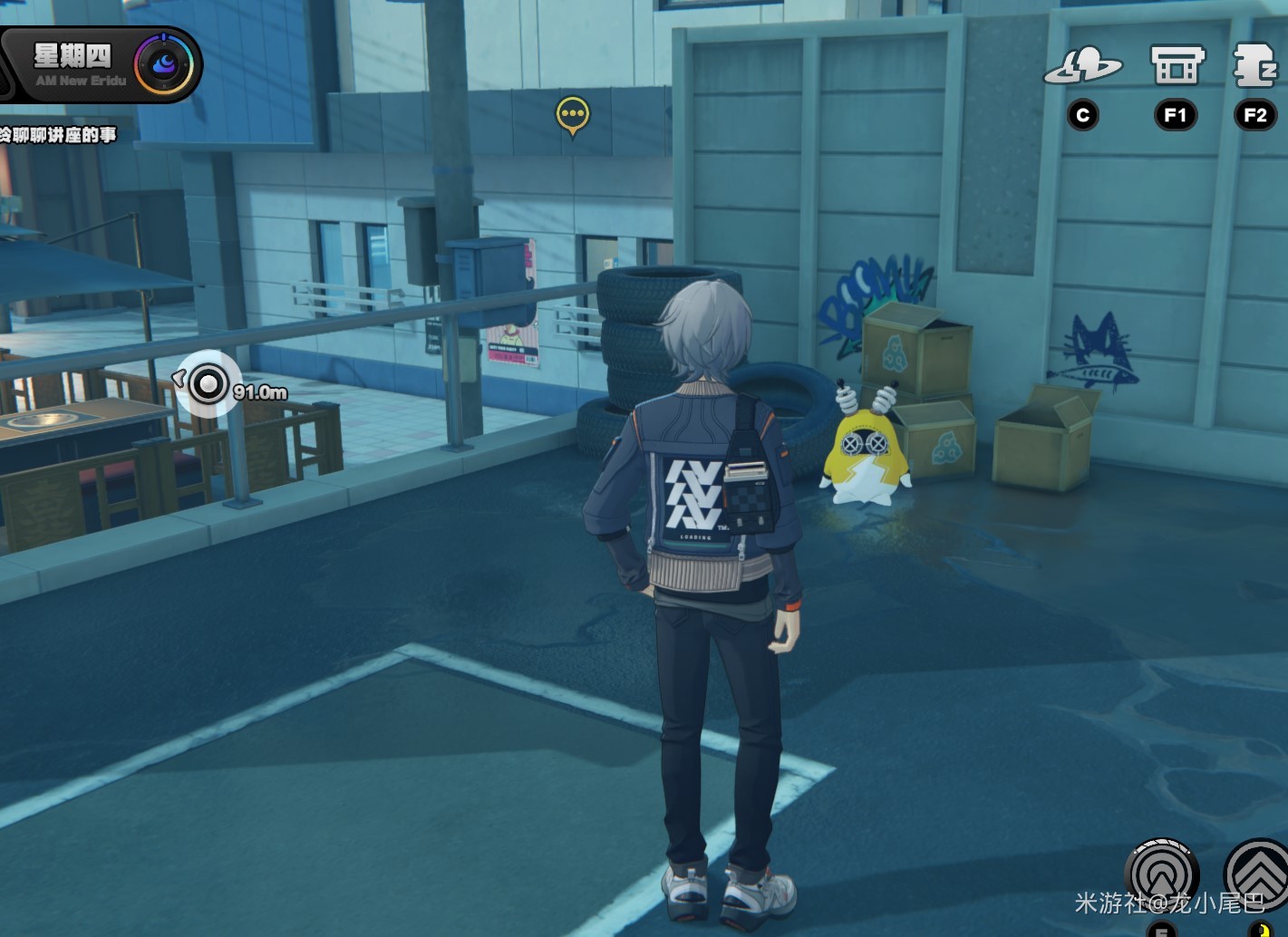
Task: Open the ringed-planet travel icon
Action: [x=1083, y=66]
